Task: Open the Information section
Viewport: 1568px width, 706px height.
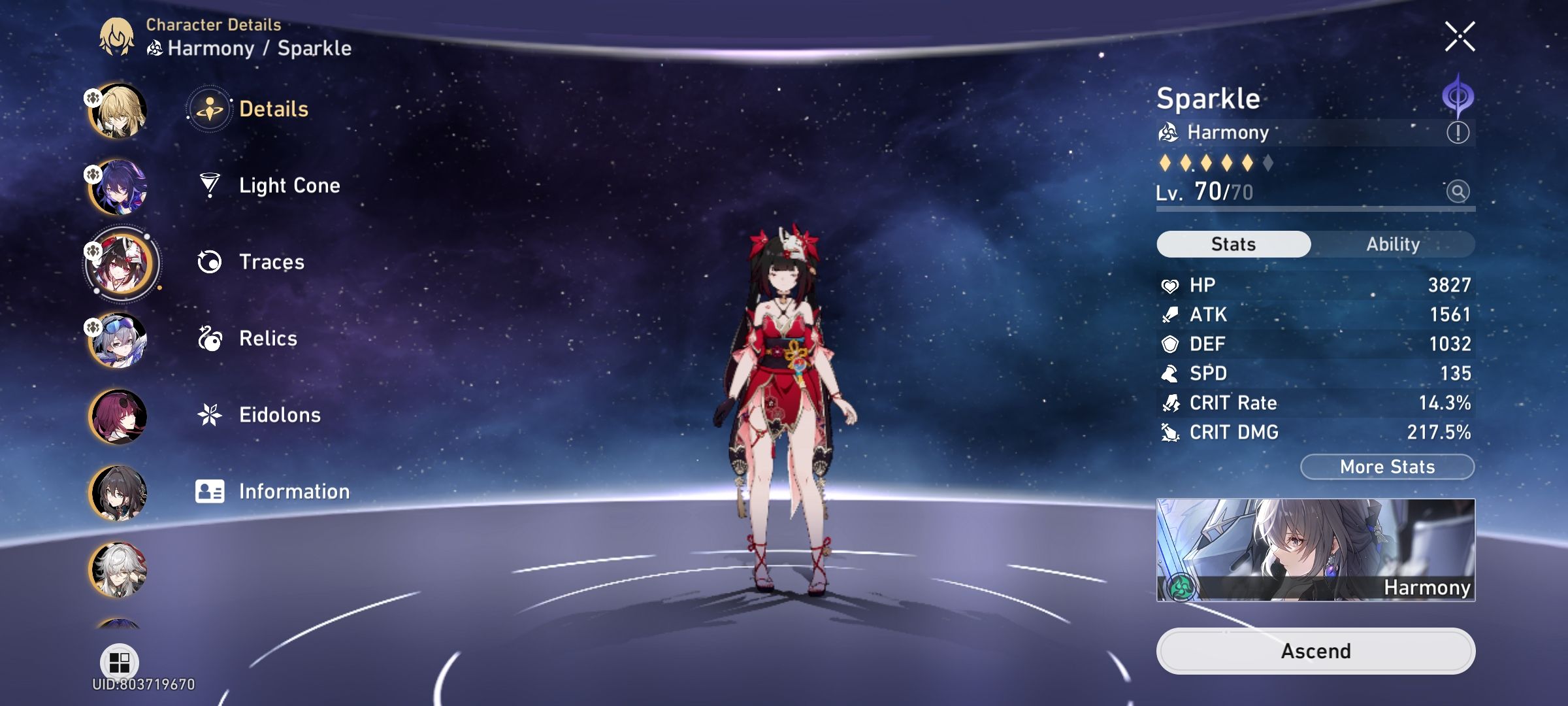Action: pos(294,492)
